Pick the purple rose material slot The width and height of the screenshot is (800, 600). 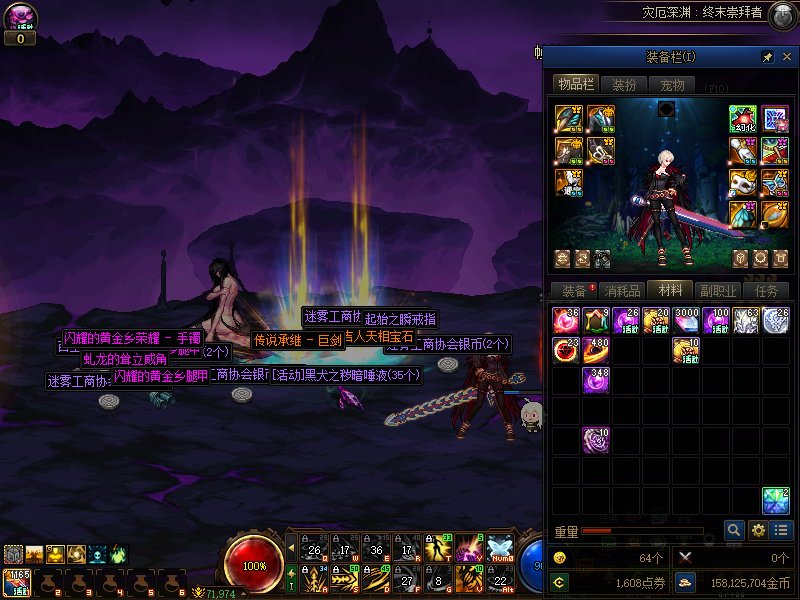pyautogui.click(x=596, y=440)
